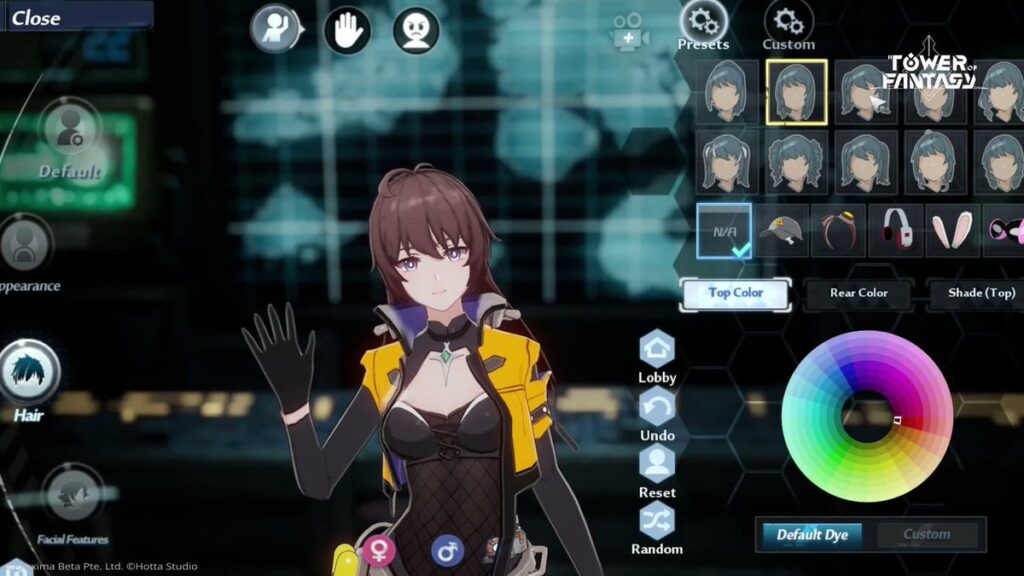Choose the N/A accessory option

pos(723,231)
